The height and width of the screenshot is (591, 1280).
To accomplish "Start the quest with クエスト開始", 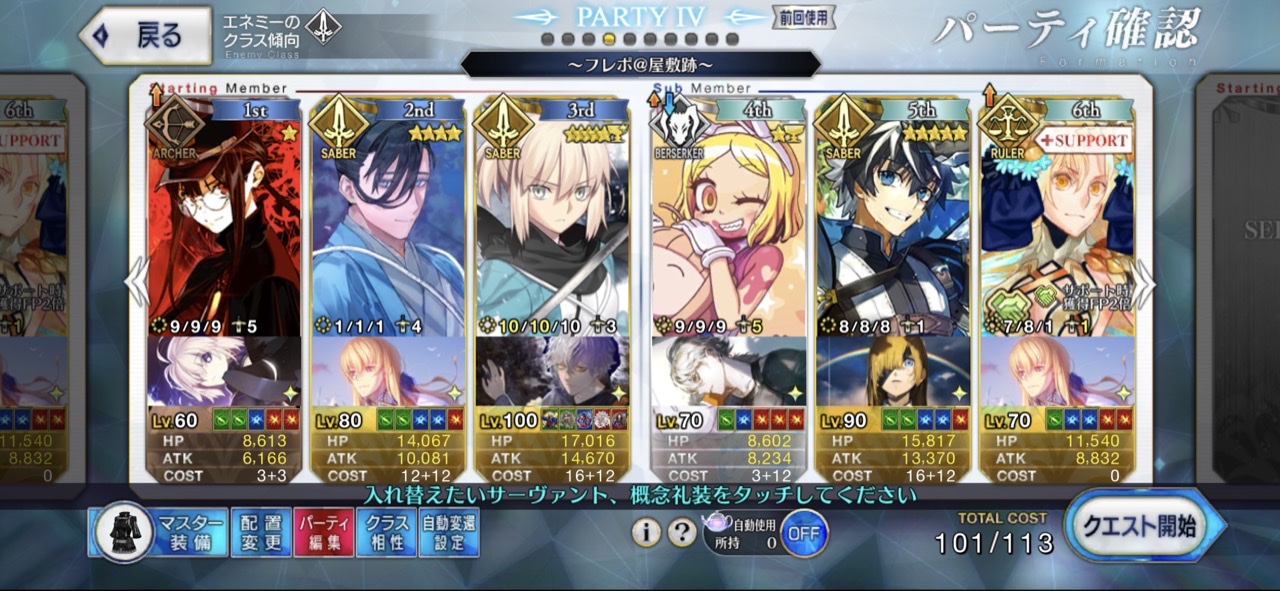I will [1144, 526].
